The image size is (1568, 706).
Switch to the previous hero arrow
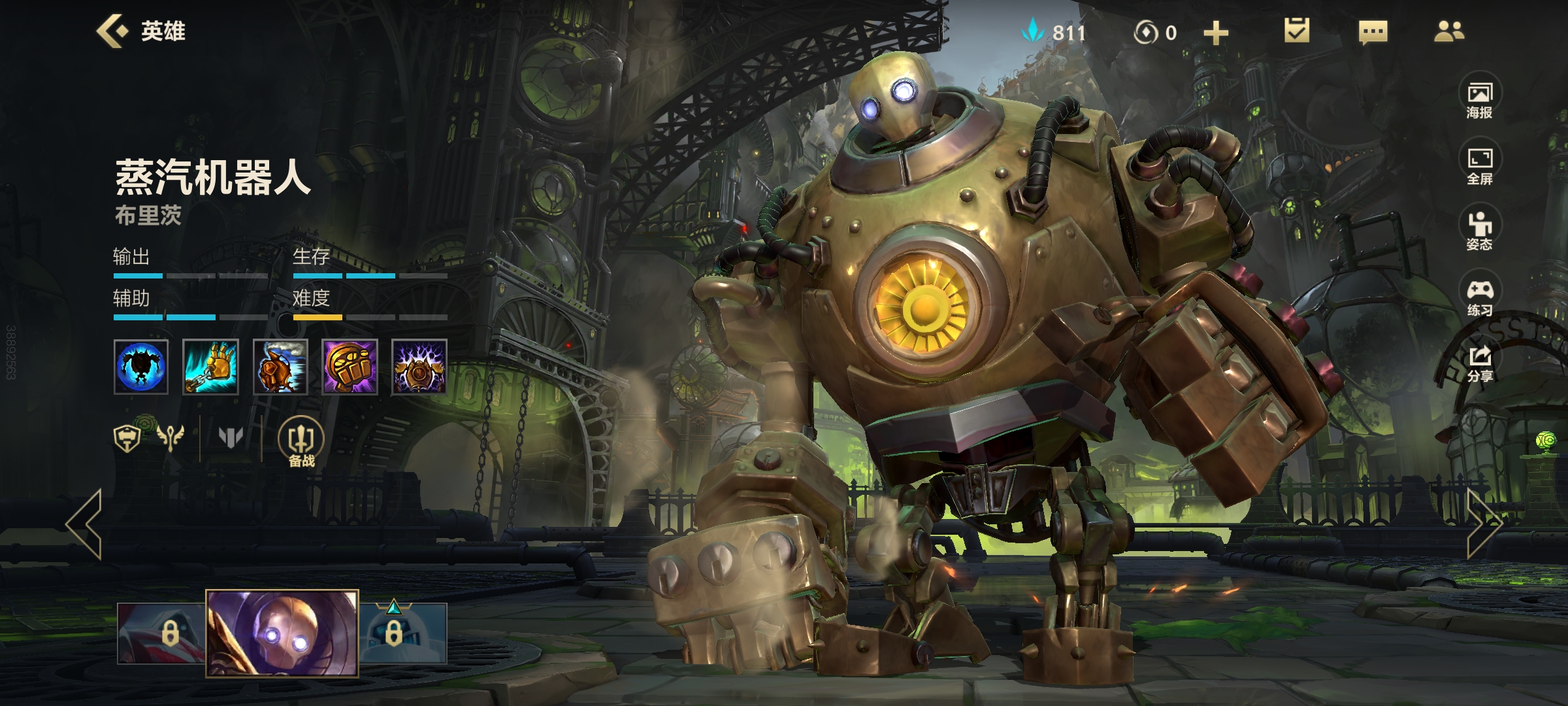85,523
